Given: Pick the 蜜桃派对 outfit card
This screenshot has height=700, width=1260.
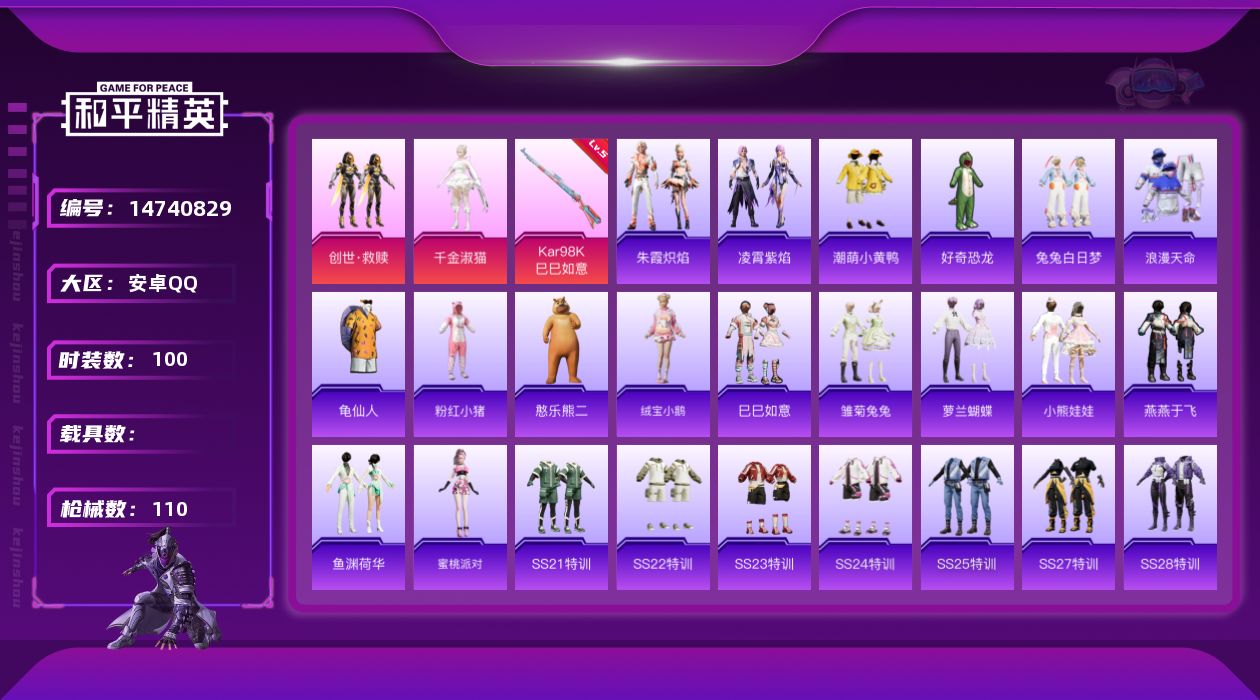Looking at the screenshot, I should click(x=460, y=517).
